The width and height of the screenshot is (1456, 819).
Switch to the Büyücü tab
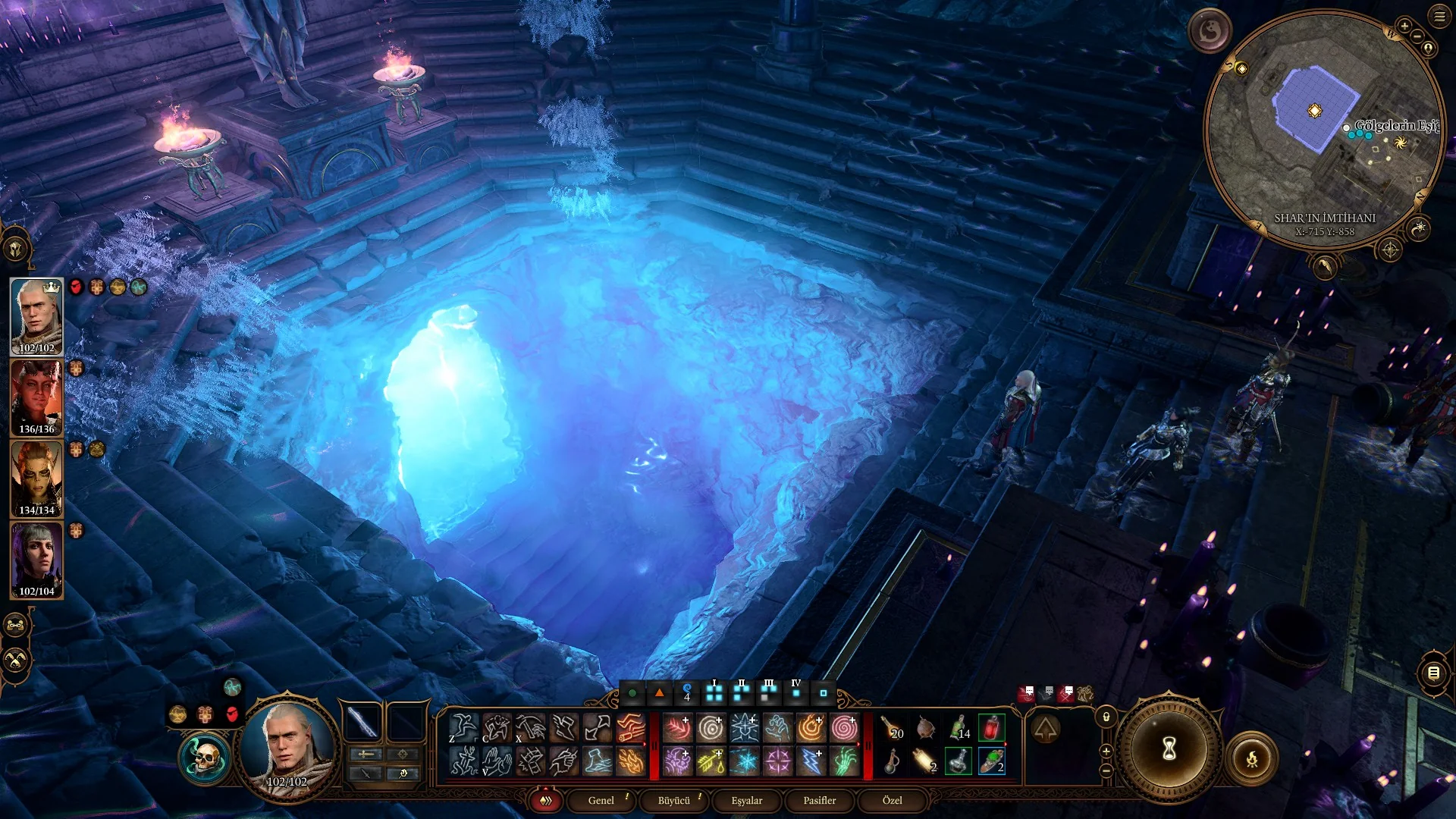[x=675, y=800]
